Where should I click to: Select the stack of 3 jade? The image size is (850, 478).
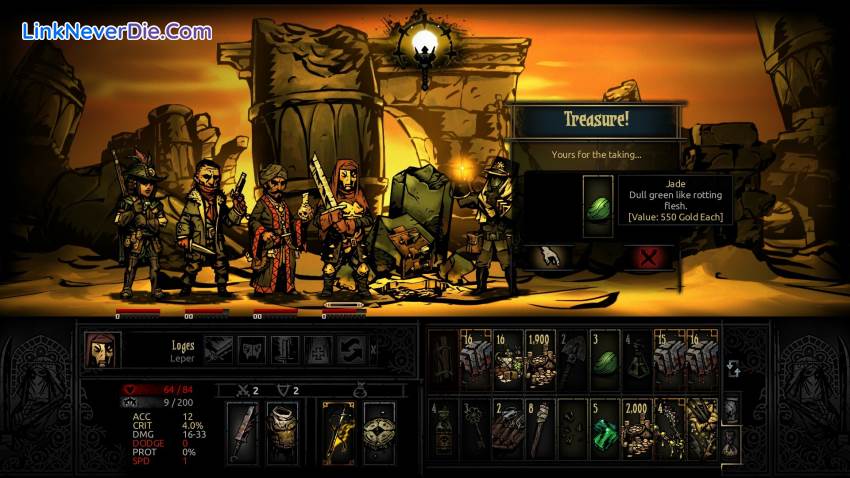click(603, 360)
